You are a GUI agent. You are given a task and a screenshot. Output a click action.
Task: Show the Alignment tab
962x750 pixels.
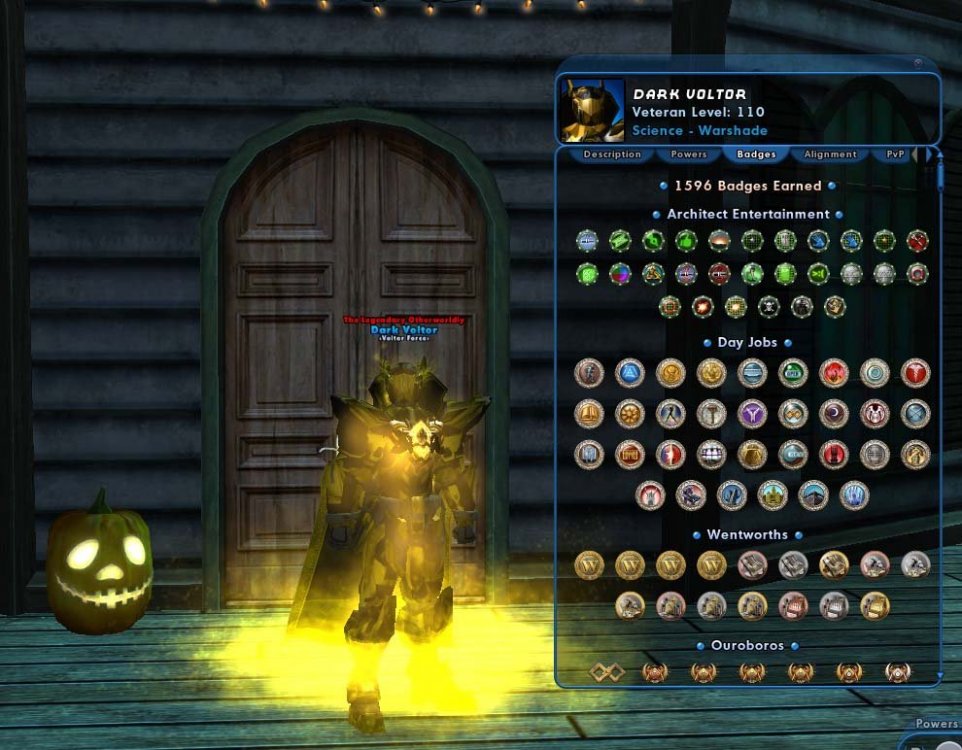pos(830,155)
